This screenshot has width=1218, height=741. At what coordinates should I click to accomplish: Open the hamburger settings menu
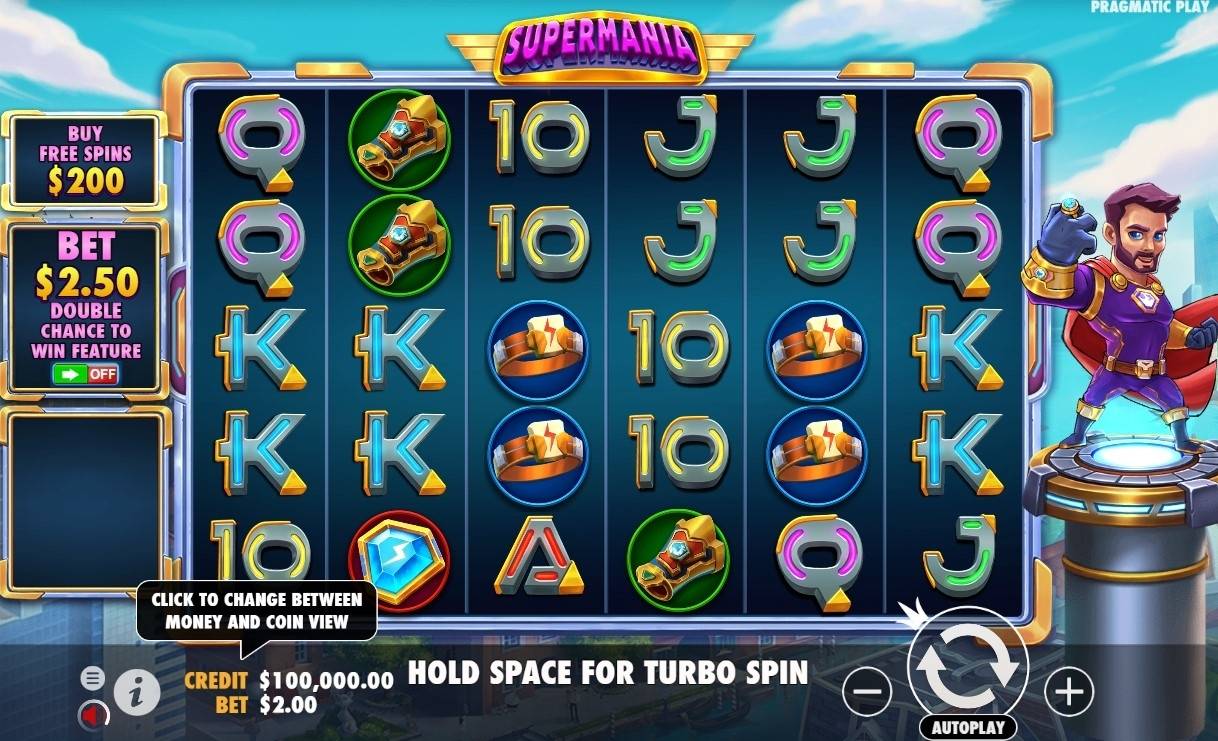tap(92, 679)
